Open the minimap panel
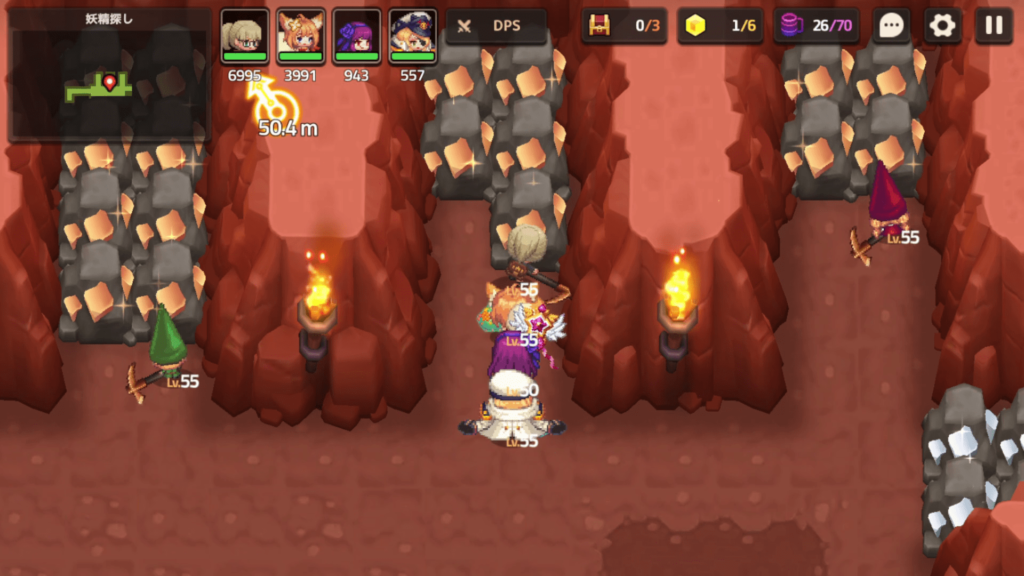The height and width of the screenshot is (576, 1024). [109, 76]
